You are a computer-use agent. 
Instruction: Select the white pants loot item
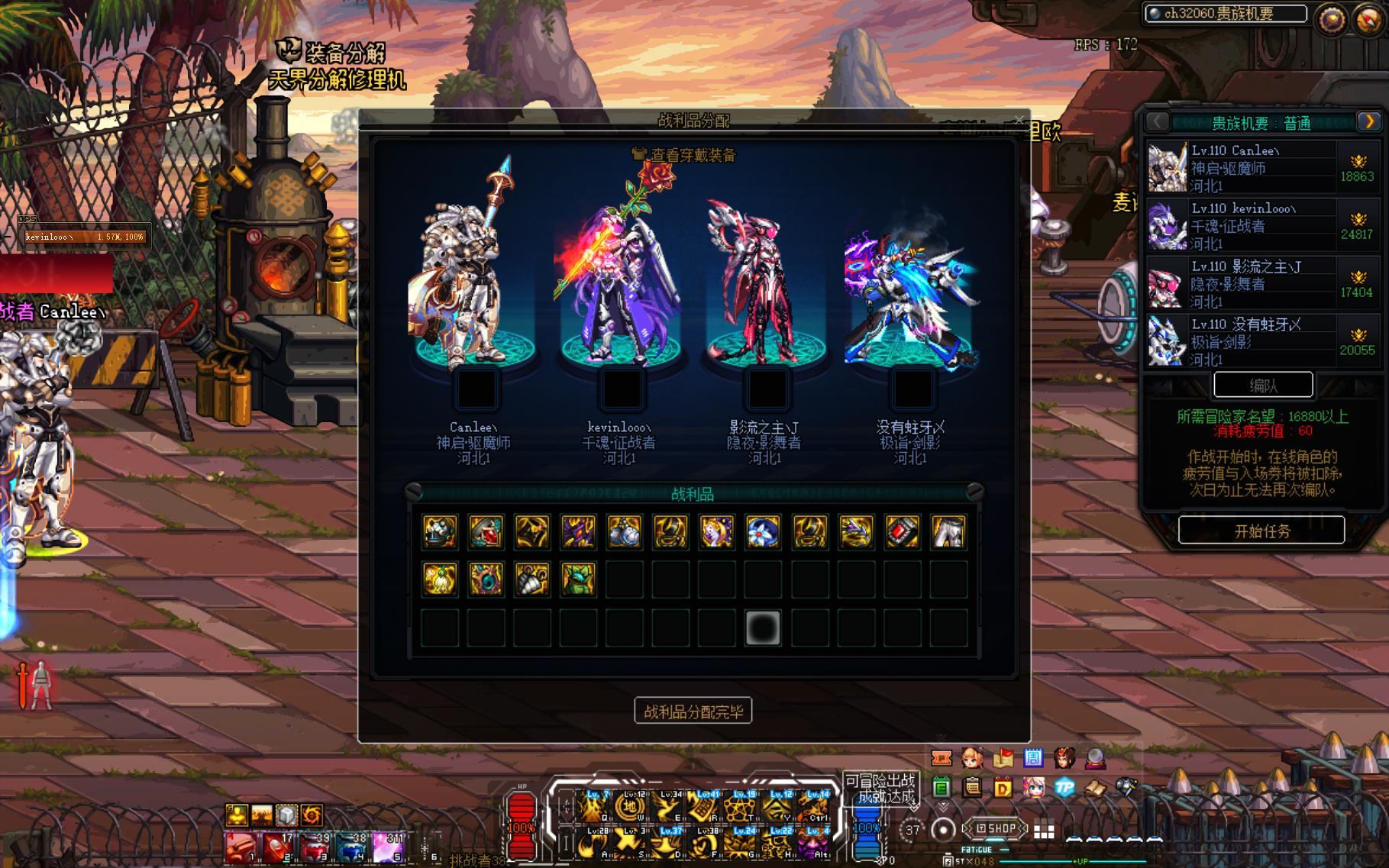coord(948,532)
